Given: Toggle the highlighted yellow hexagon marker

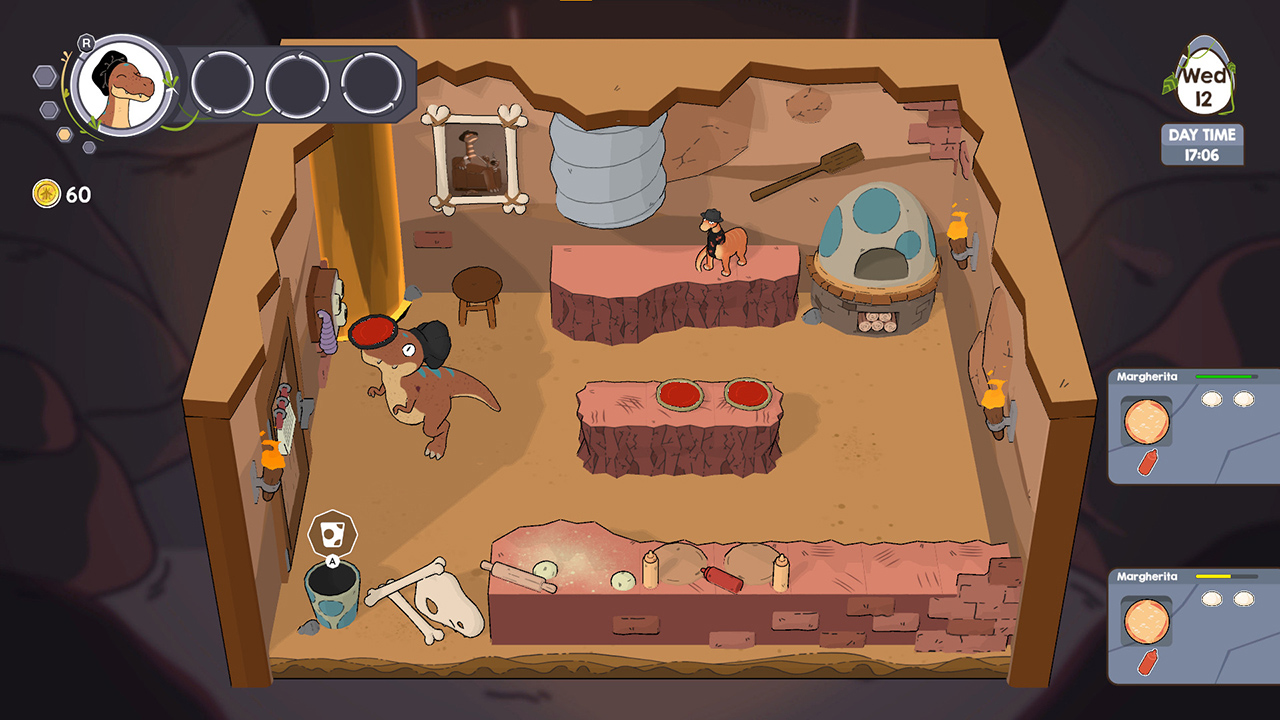Looking at the screenshot, I should [64, 133].
